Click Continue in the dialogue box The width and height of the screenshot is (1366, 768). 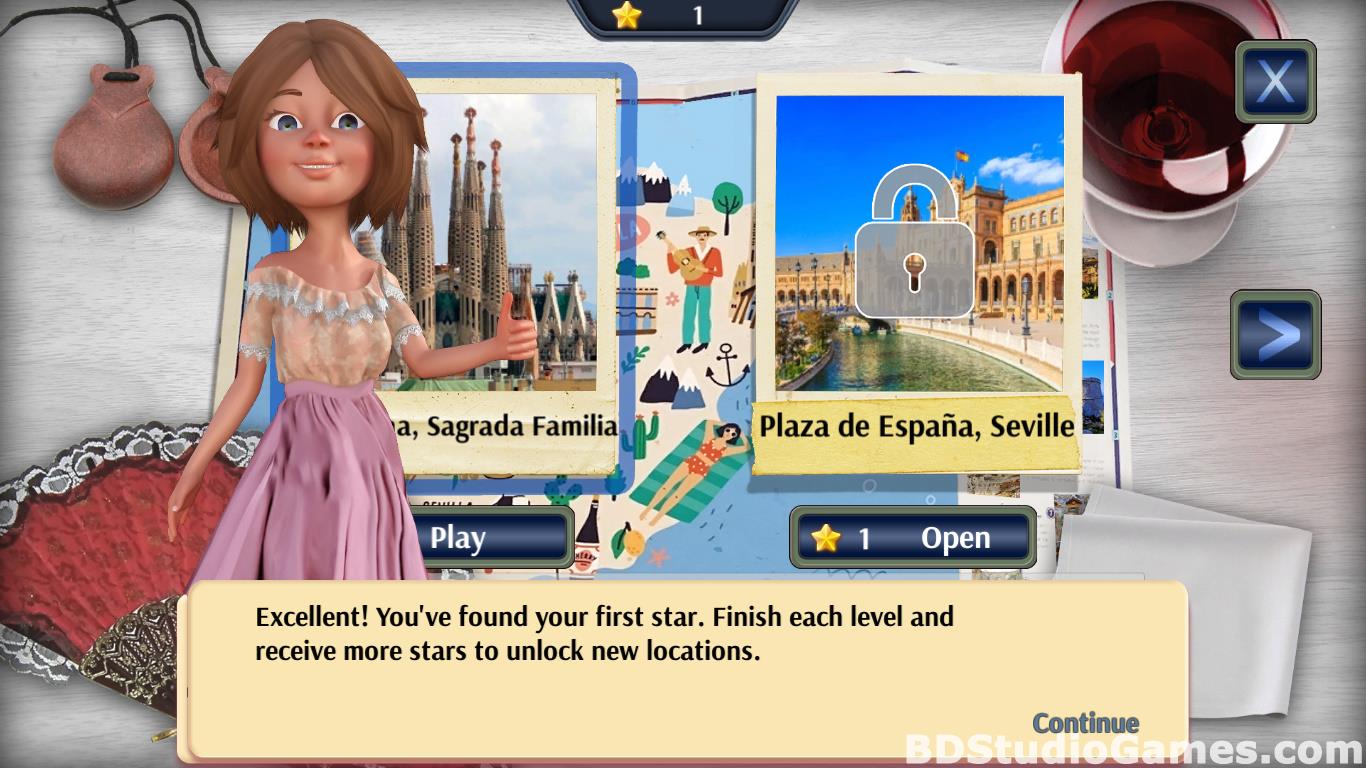[x=1085, y=723]
